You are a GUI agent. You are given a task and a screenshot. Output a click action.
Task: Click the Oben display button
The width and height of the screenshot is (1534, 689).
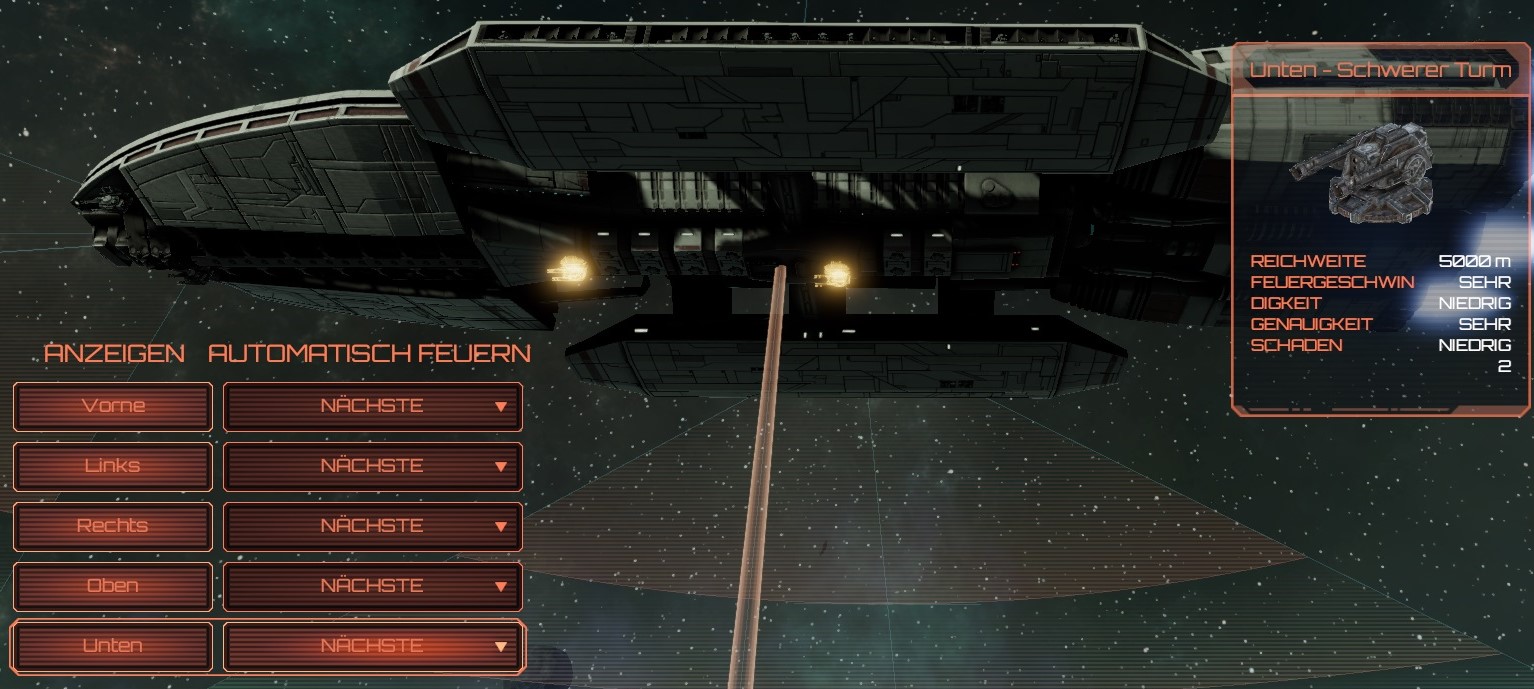113,586
